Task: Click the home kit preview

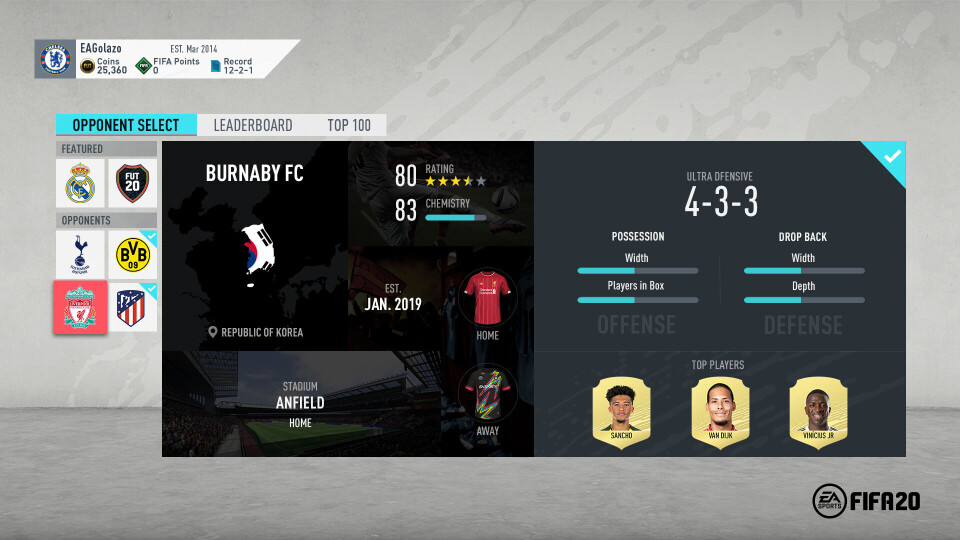Action: pyautogui.click(x=487, y=297)
